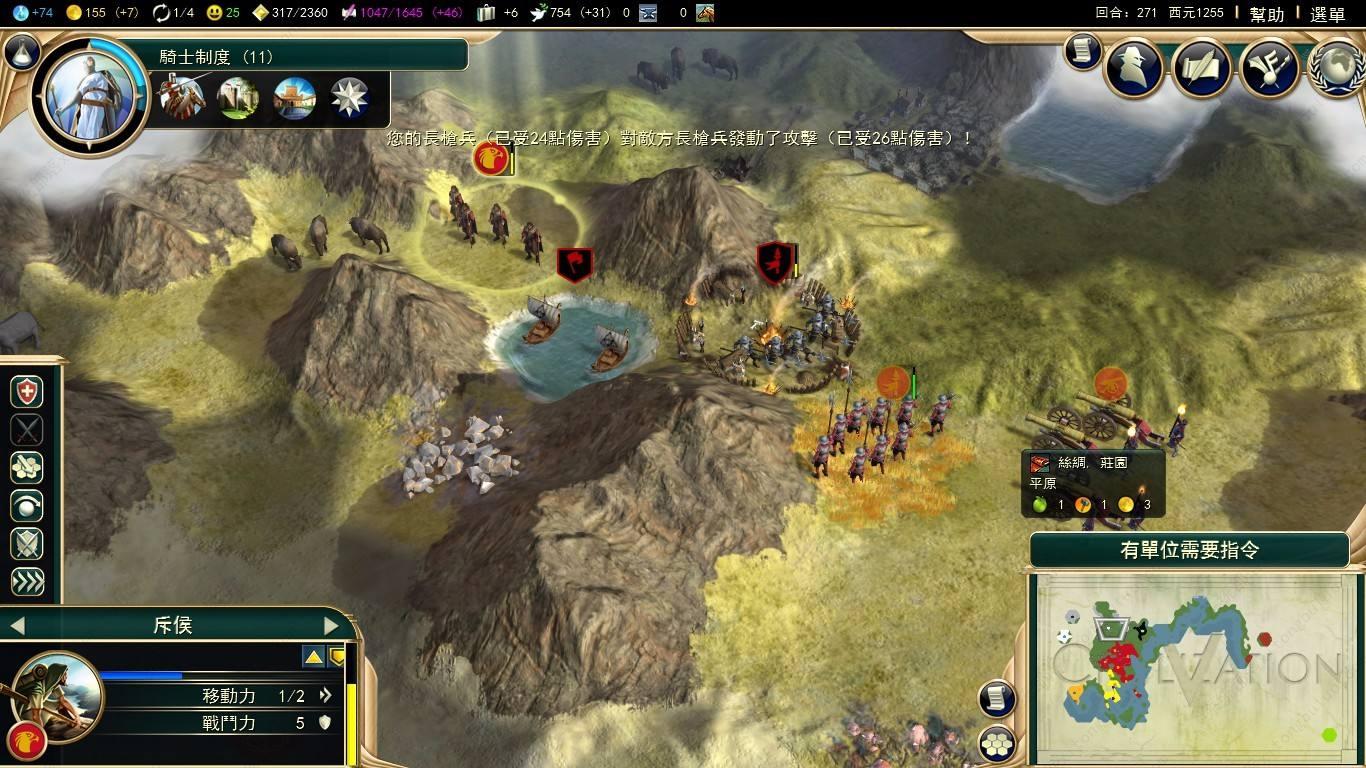This screenshot has width=1366, height=768.
Task: Click the circular-arrow Skip Turn action icon
Action: [x=25, y=506]
